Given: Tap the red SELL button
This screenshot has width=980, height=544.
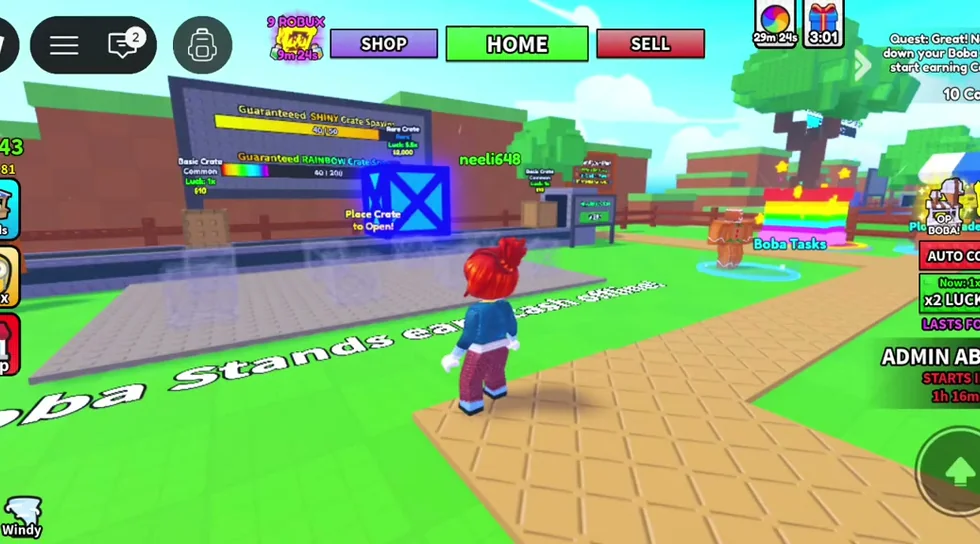Looking at the screenshot, I should 650,44.
